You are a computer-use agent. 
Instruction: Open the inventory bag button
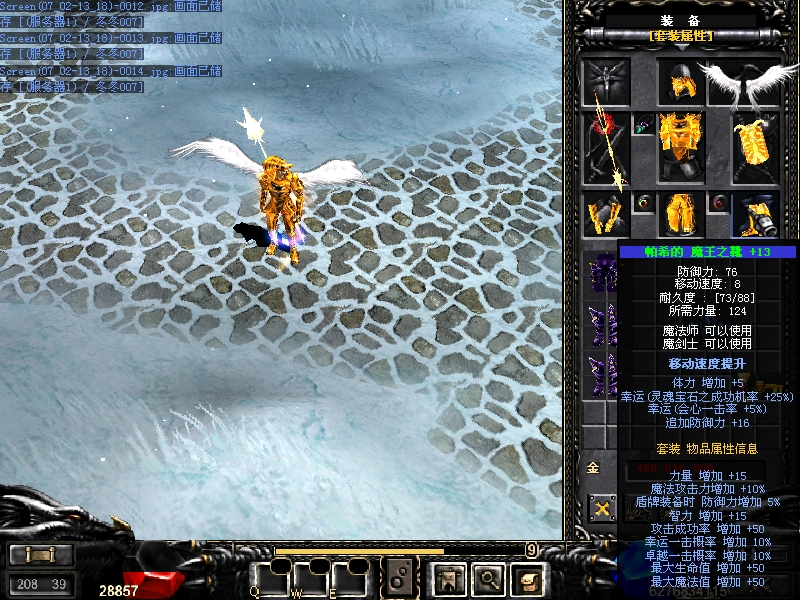tap(526, 577)
